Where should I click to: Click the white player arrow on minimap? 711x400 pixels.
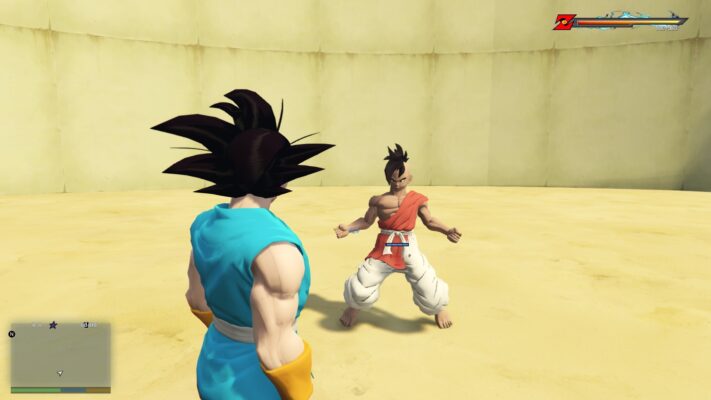pyautogui.click(x=60, y=373)
